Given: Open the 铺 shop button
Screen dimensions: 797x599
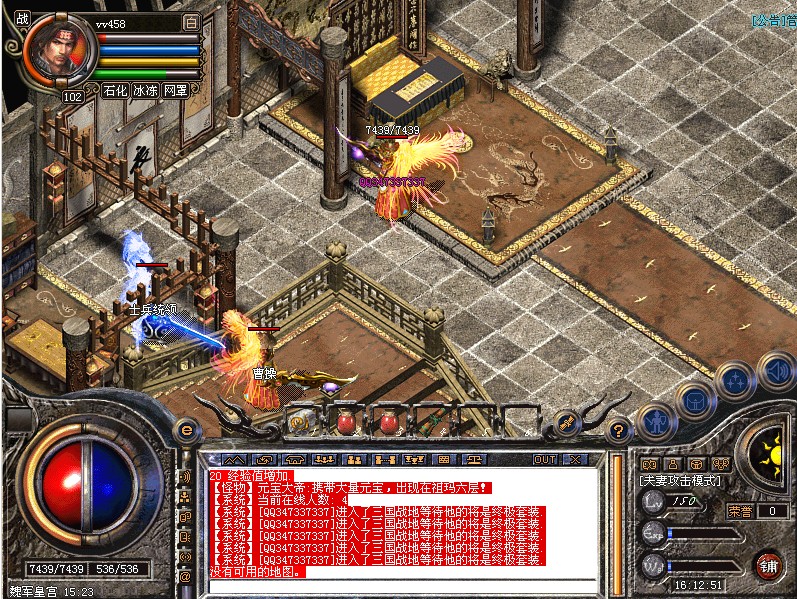Looking at the screenshot, I should tap(767, 565).
